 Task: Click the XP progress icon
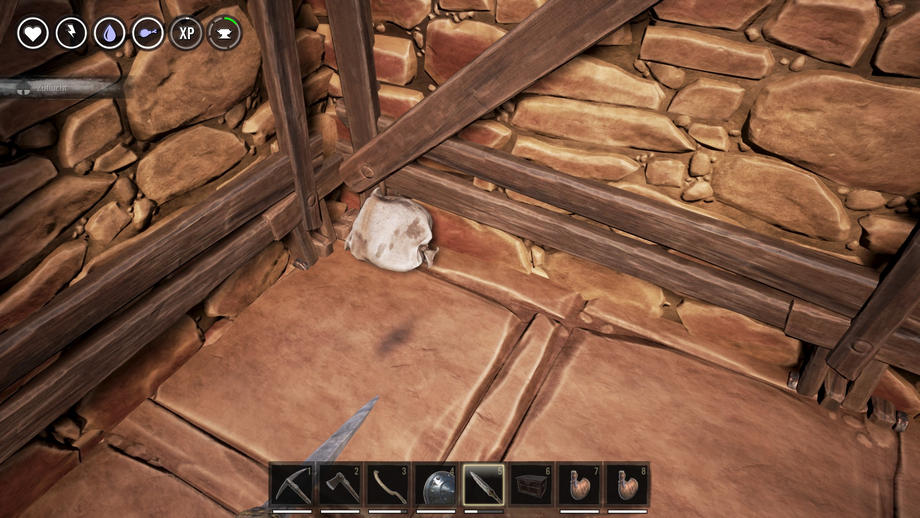(x=186, y=33)
